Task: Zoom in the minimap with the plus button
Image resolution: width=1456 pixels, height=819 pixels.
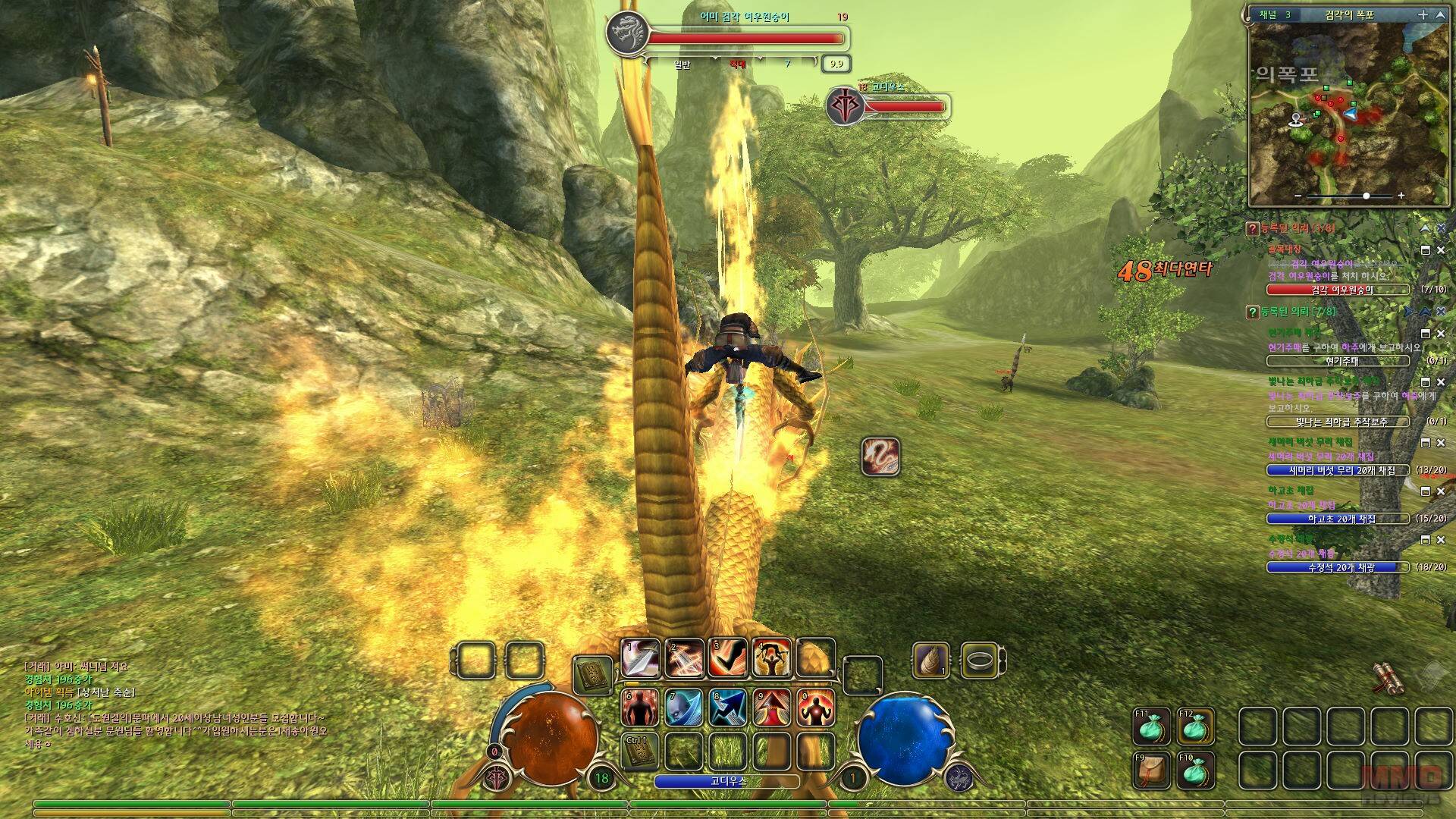Action: (1401, 196)
